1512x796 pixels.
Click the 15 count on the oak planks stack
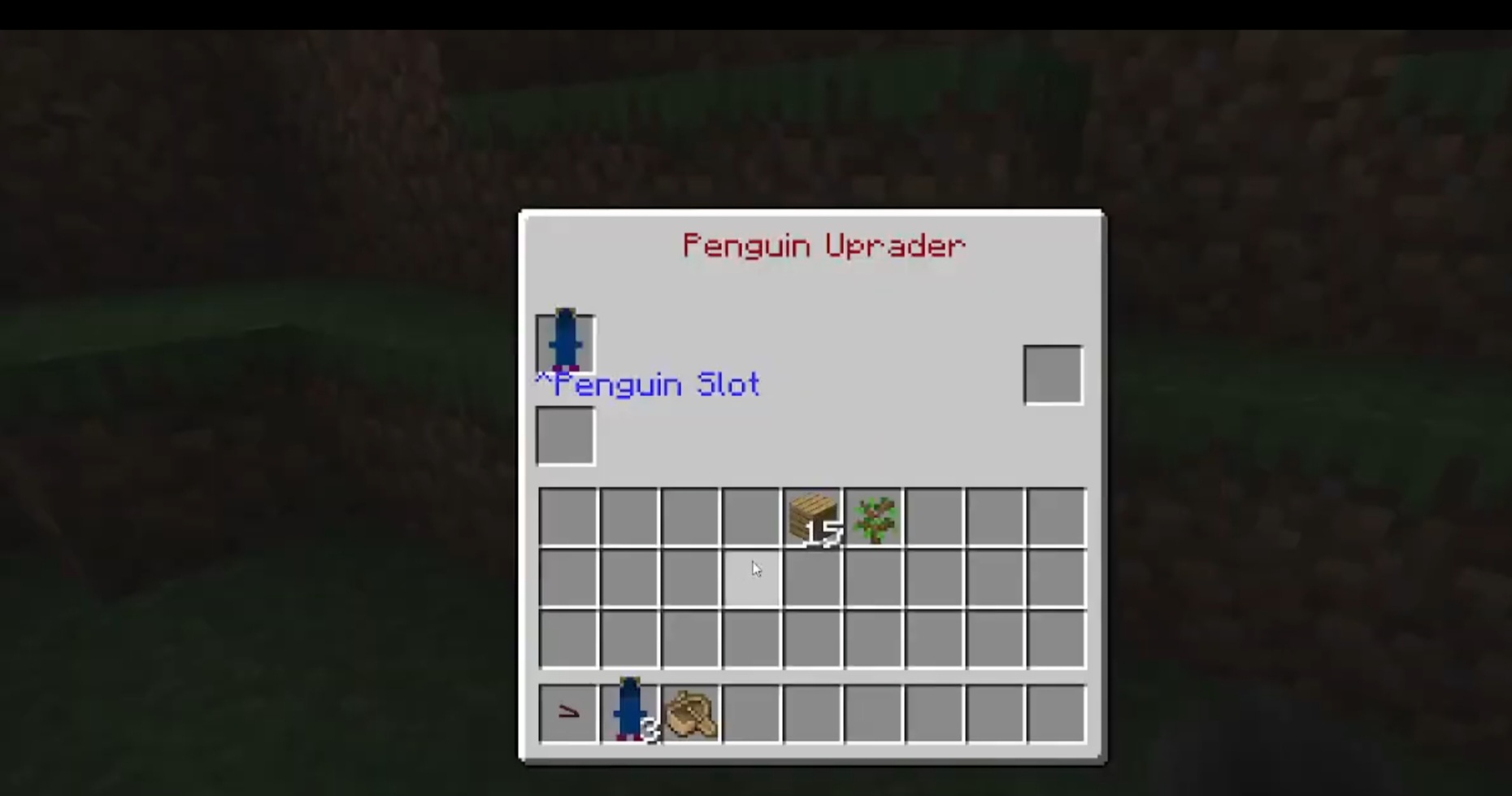tap(821, 534)
